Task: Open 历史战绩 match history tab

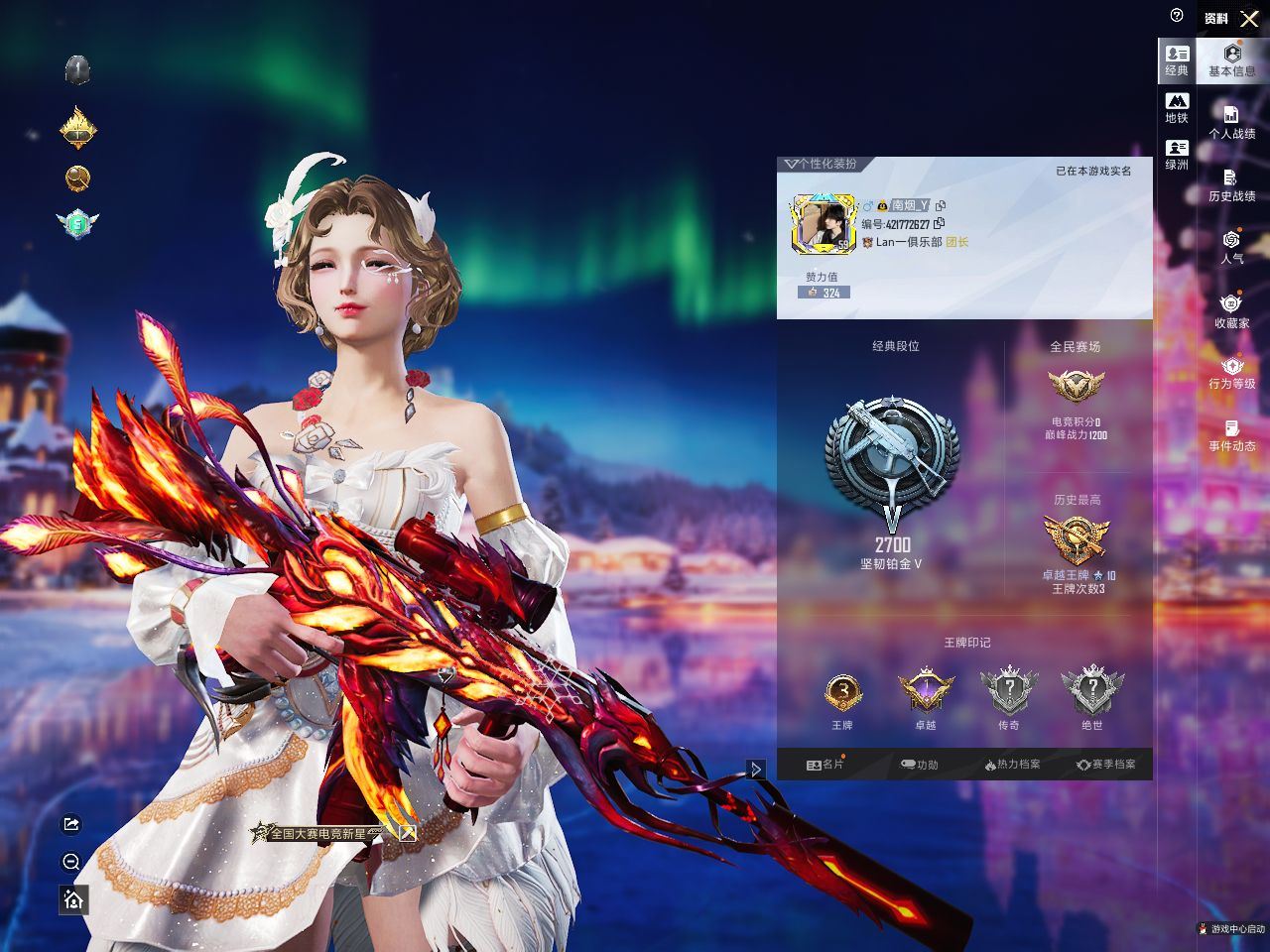Action: 1231,185
